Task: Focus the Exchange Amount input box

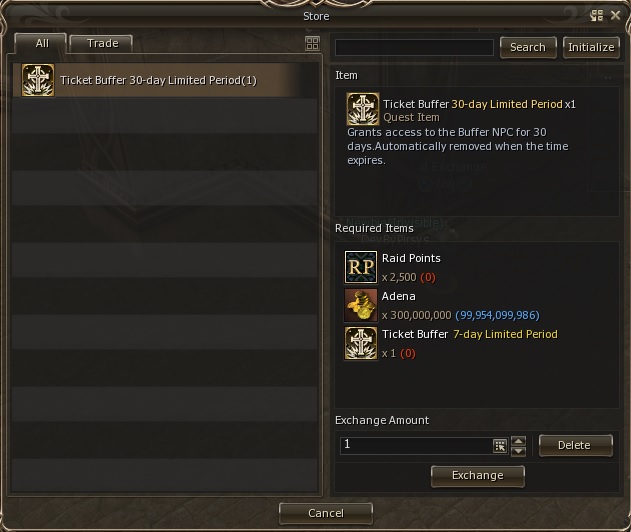Action: point(416,445)
